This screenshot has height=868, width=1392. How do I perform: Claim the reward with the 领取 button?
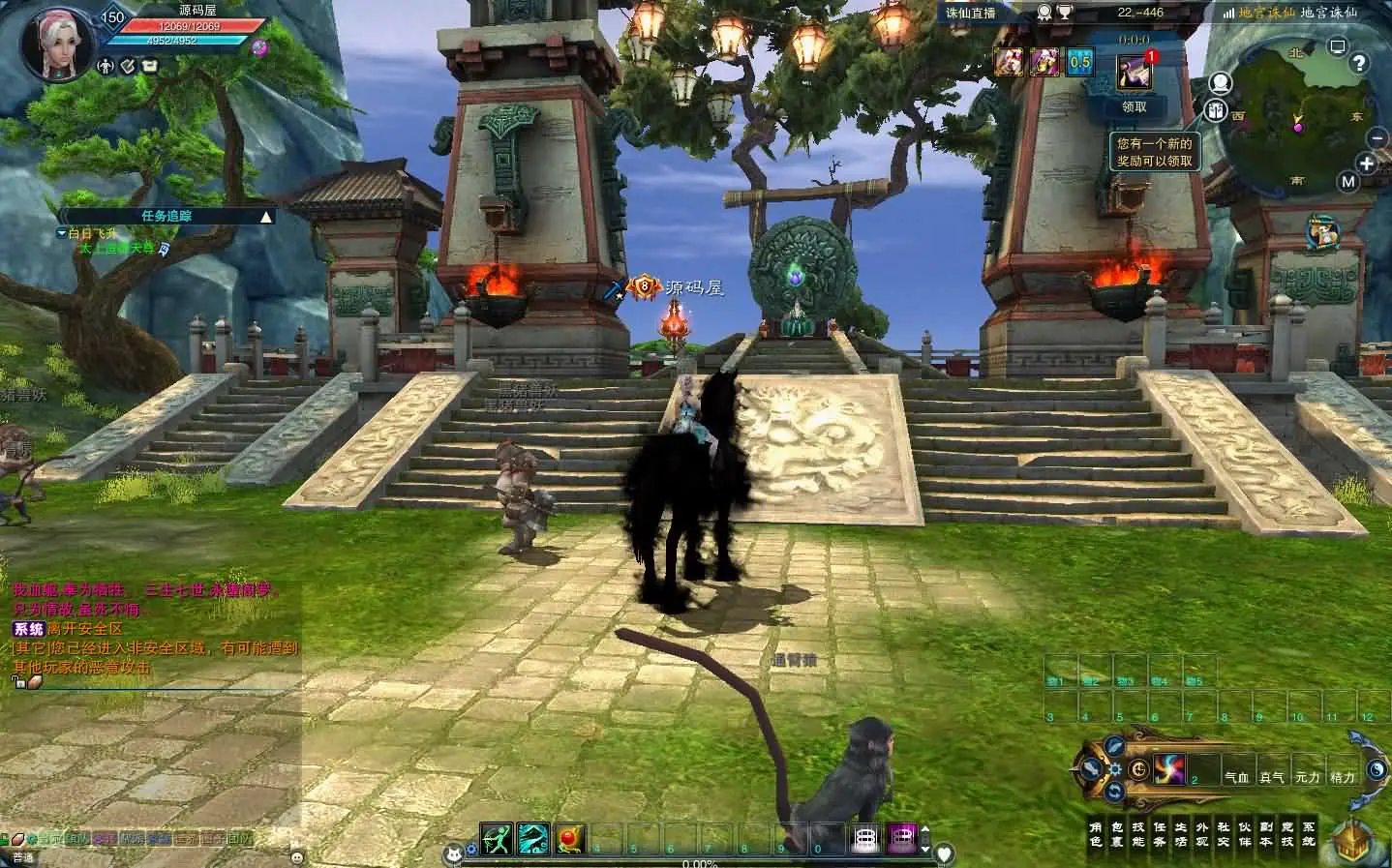(1135, 106)
